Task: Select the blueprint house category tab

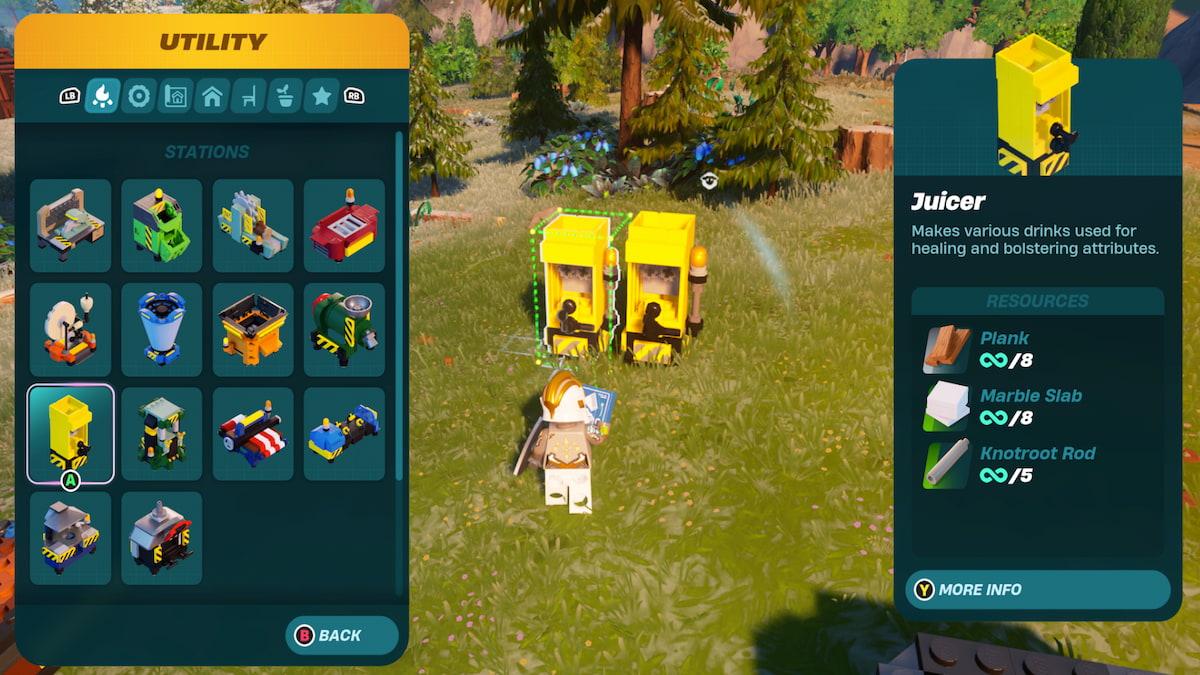Action: coord(175,96)
